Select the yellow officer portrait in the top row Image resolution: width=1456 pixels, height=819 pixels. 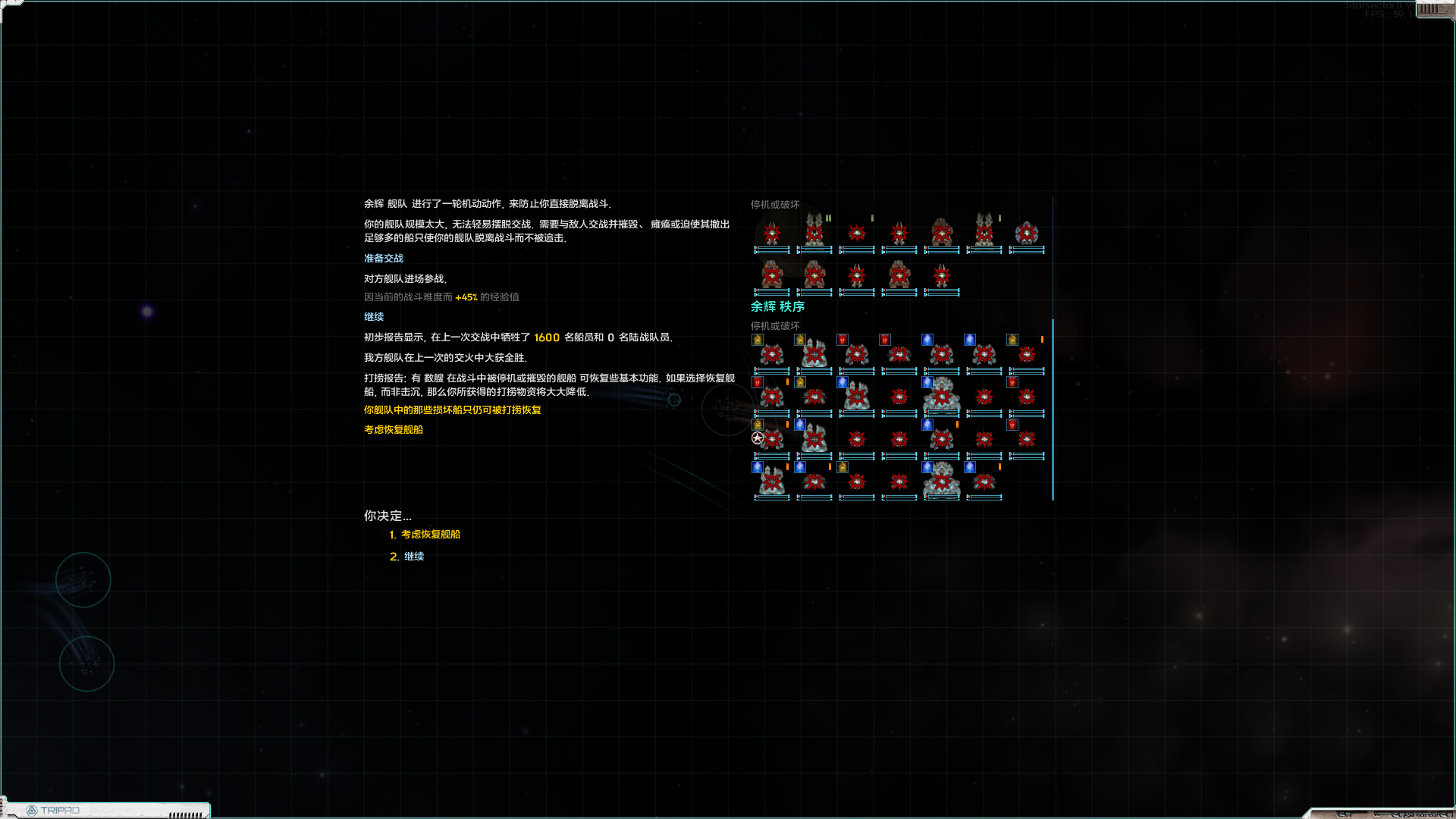(757, 340)
